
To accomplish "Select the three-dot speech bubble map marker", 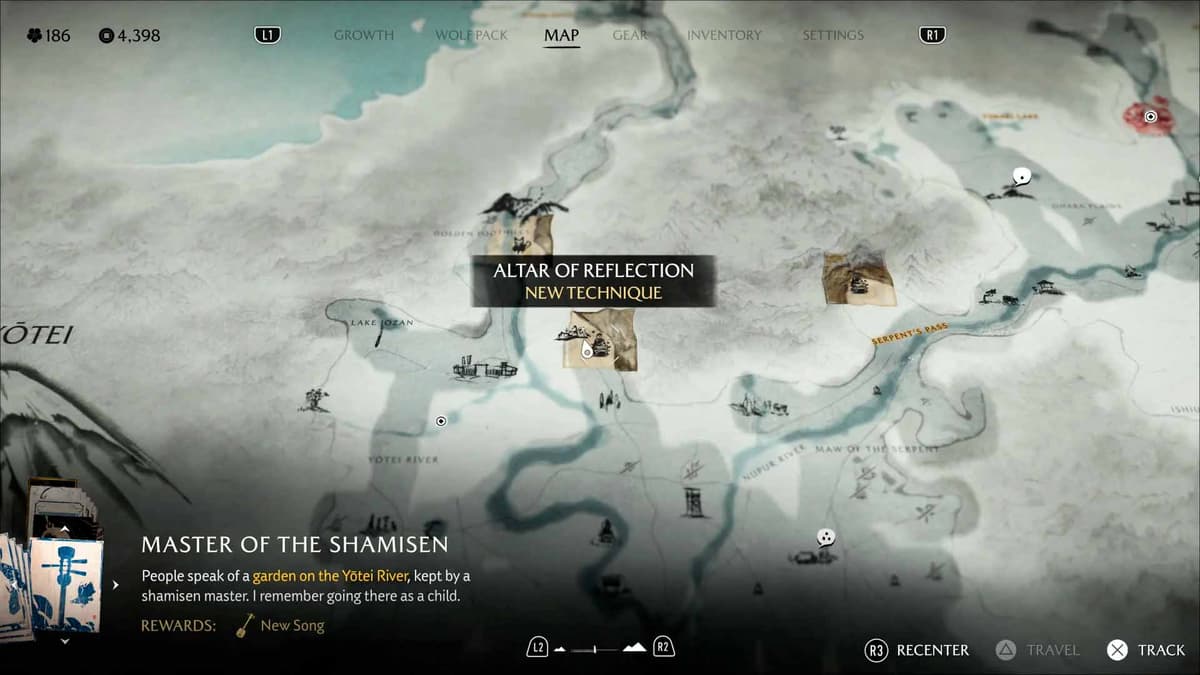I will coord(825,538).
